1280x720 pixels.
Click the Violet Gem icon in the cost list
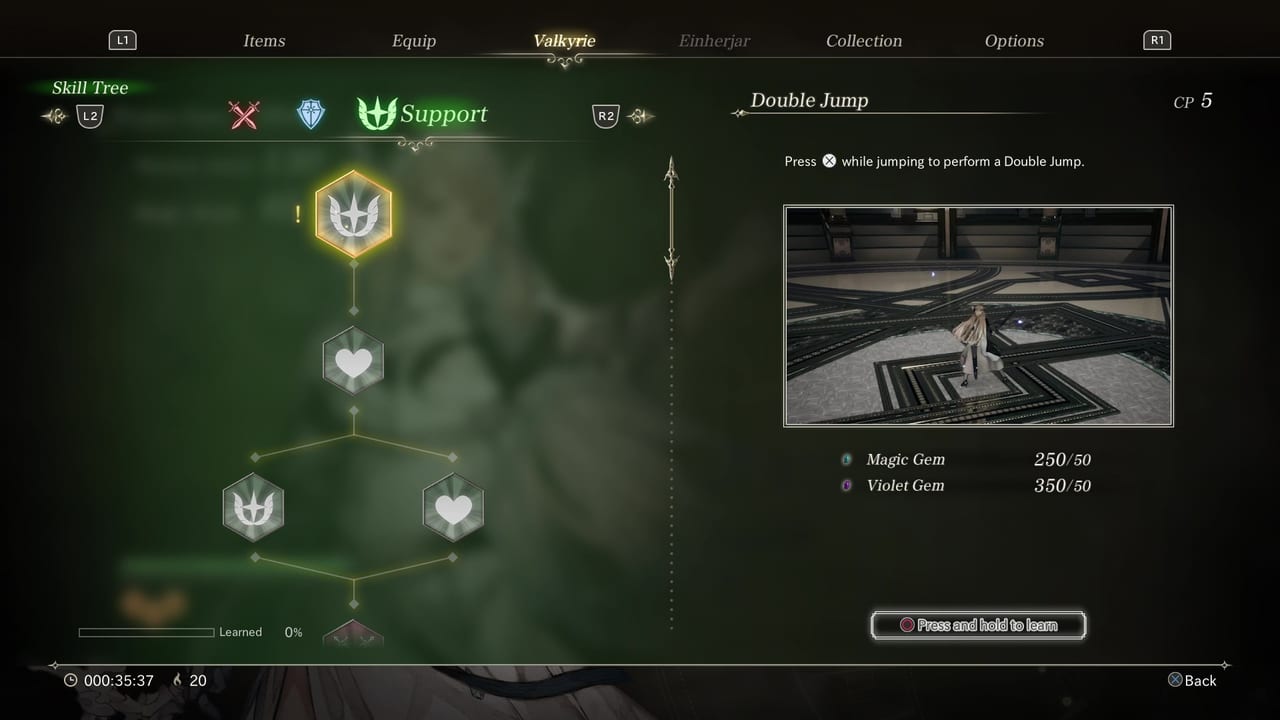pos(846,486)
